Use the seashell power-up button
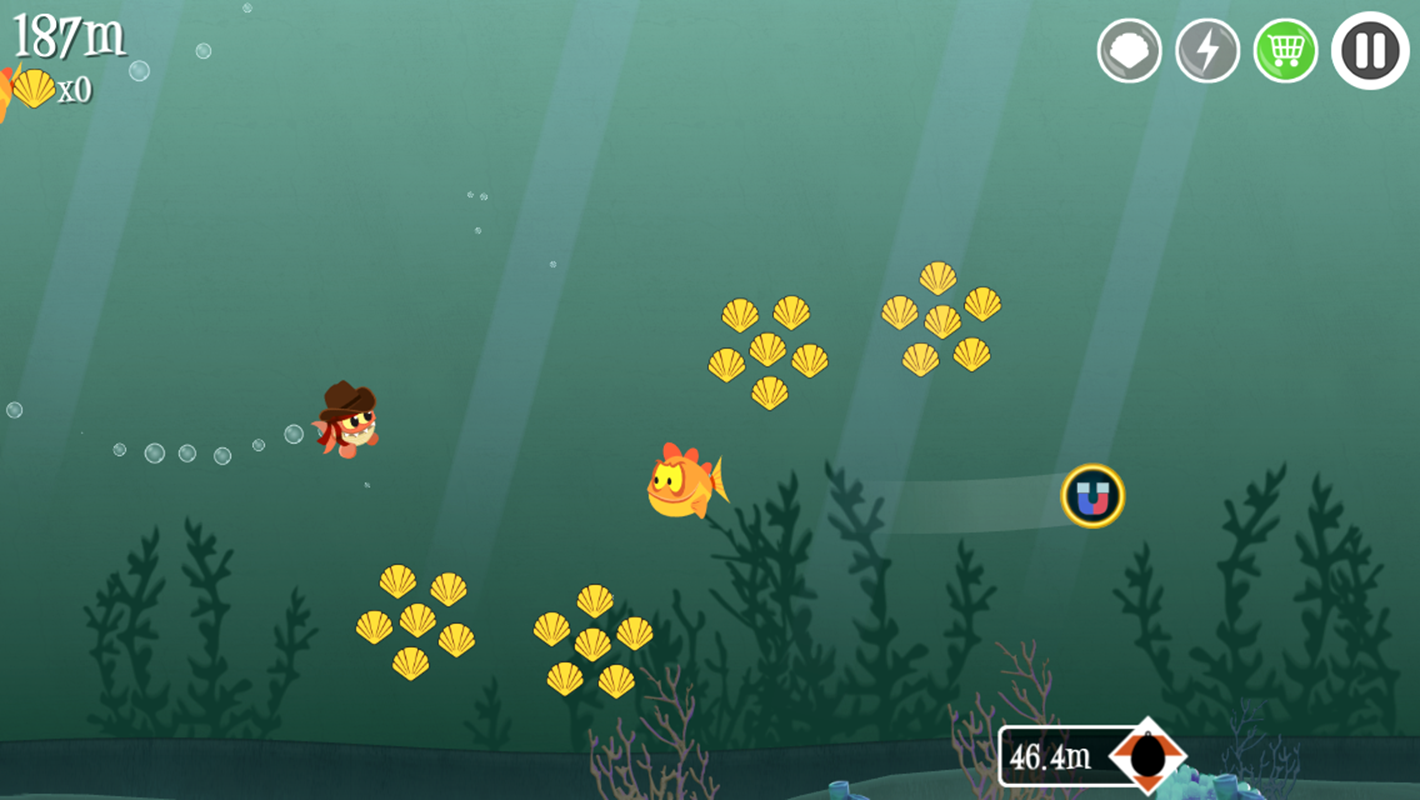This screenshot has width=1420, height=800. tap(1129, 50)
